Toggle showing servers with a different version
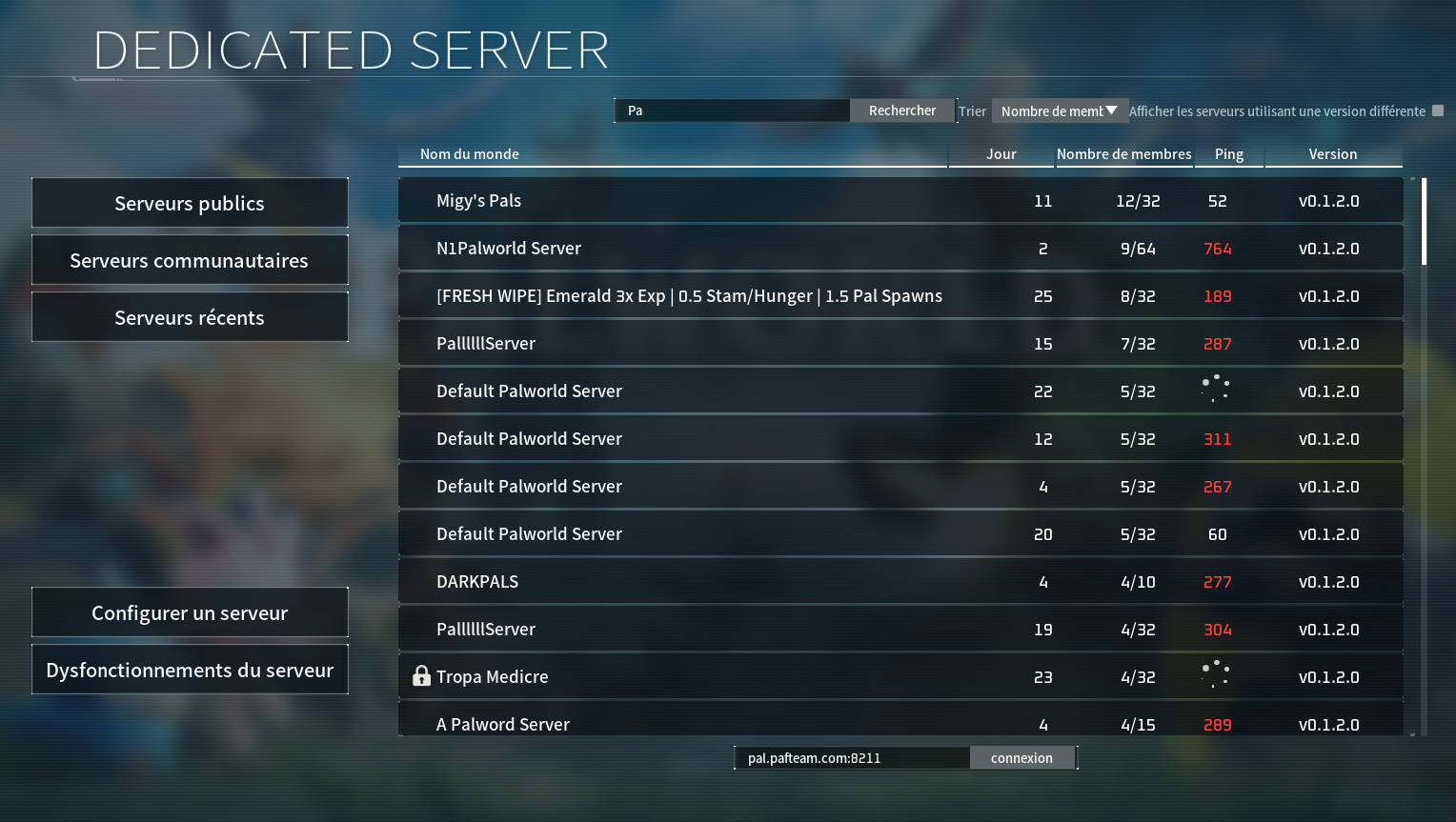 pos(1438,110)
